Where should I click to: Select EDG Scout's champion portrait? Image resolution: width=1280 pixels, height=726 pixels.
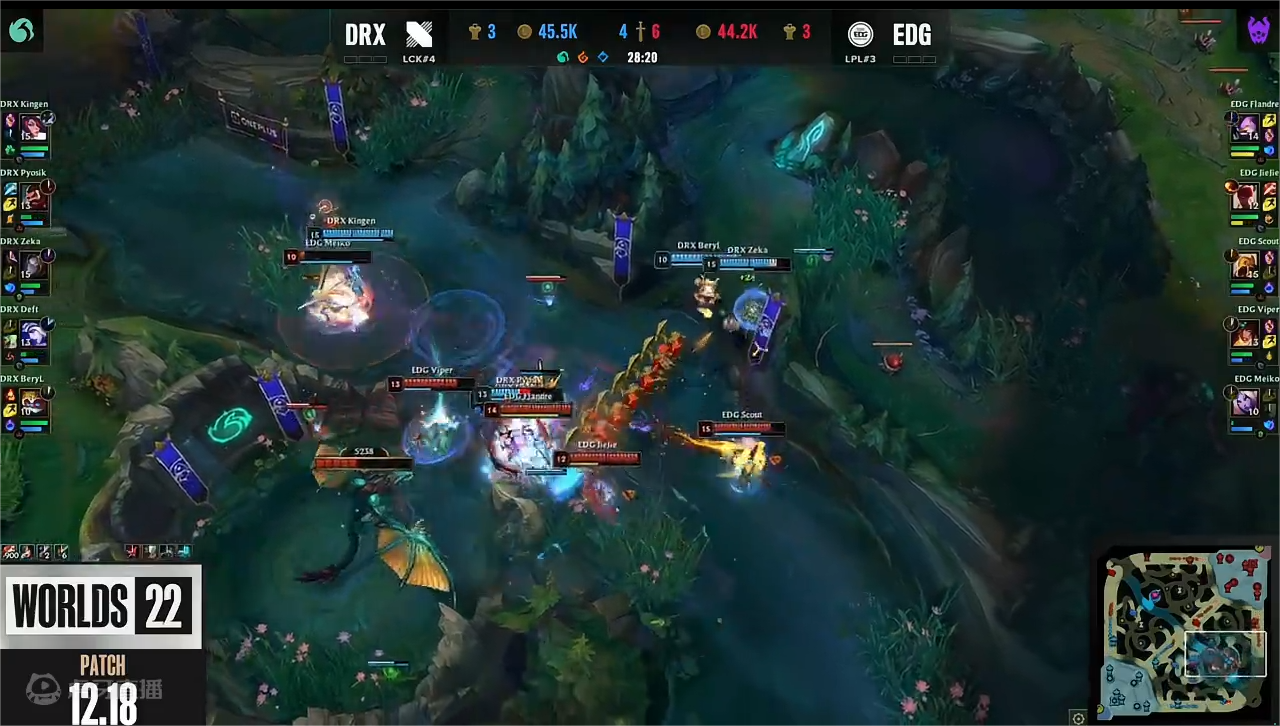1246,265
